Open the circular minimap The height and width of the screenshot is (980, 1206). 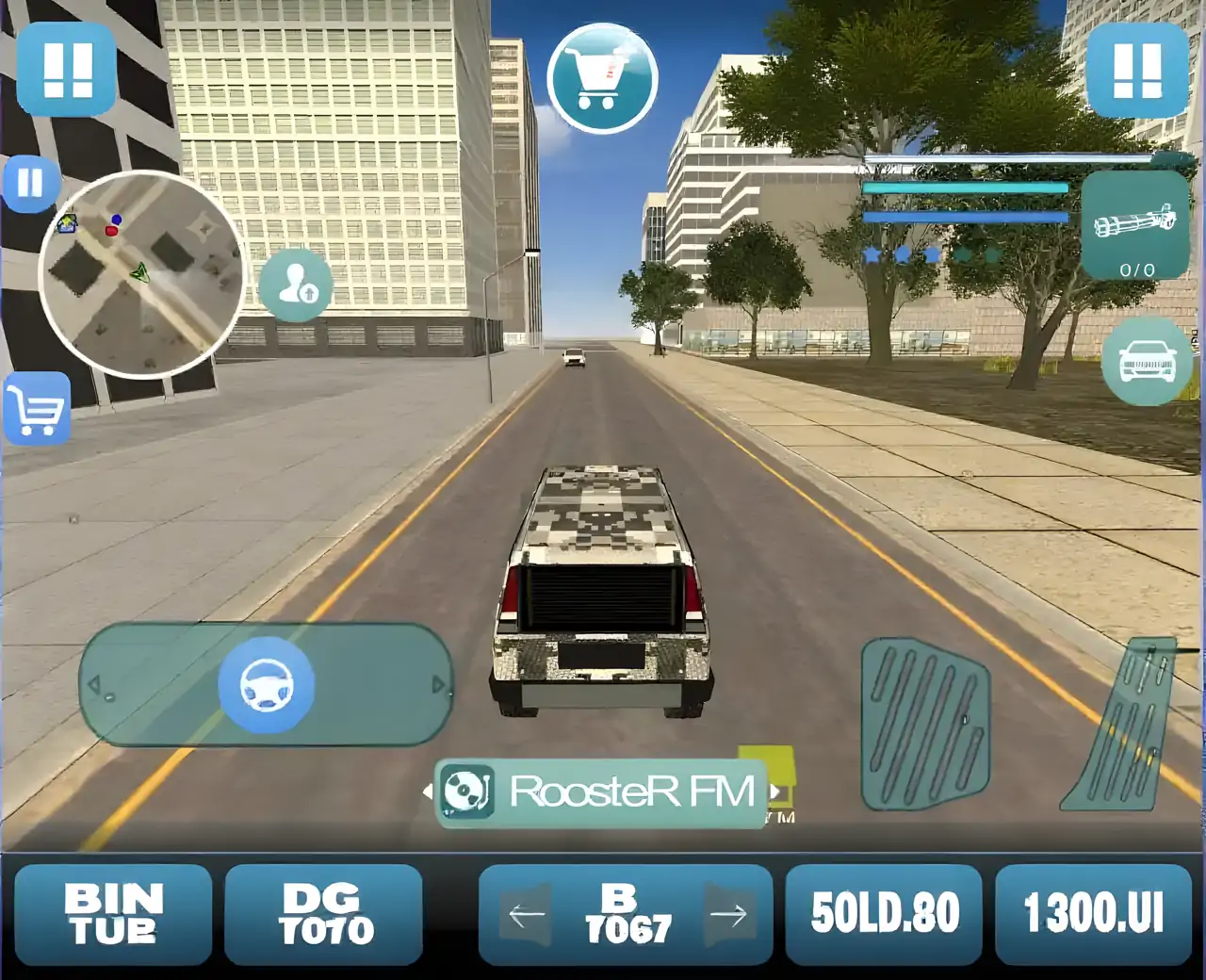coord(140,273)
